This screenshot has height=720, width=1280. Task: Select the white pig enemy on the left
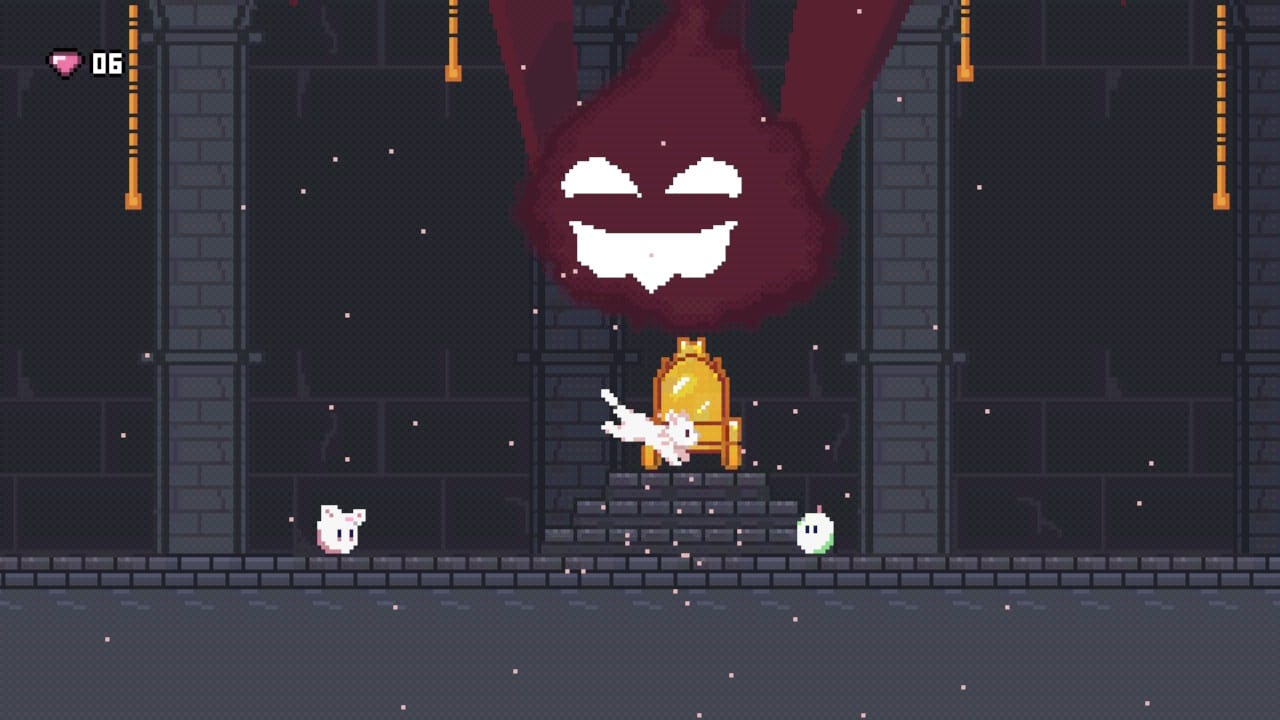pyautogui.click(x=340, y=530)
